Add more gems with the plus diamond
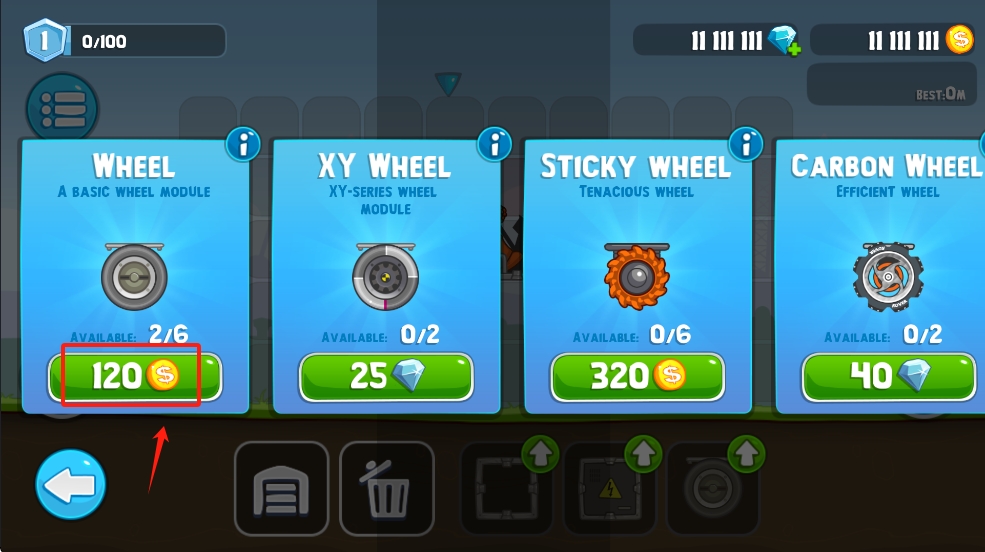The height and width of the screenshot is (552, 985). (785, 41)
